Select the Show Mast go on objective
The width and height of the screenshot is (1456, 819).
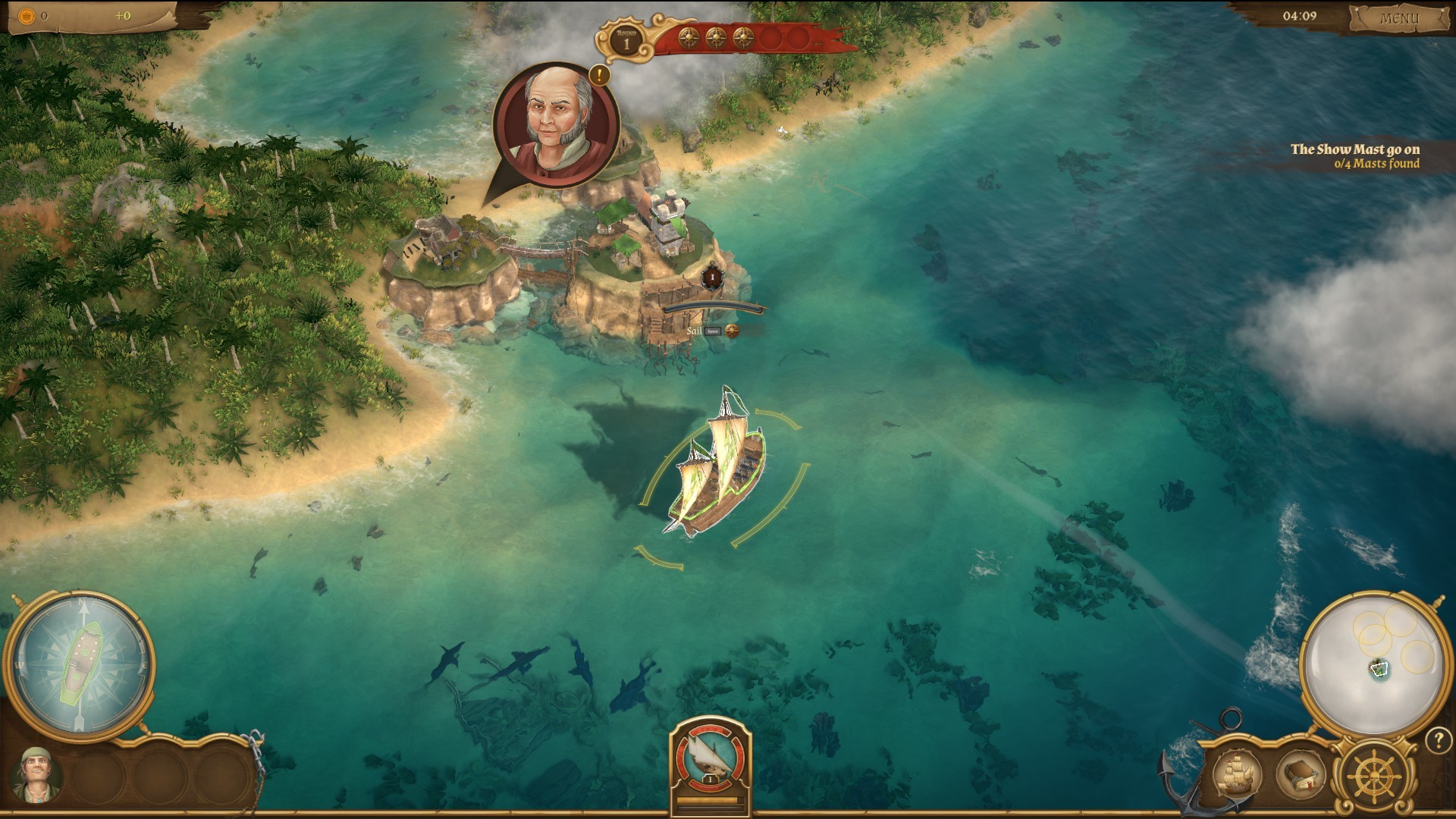1354,155
